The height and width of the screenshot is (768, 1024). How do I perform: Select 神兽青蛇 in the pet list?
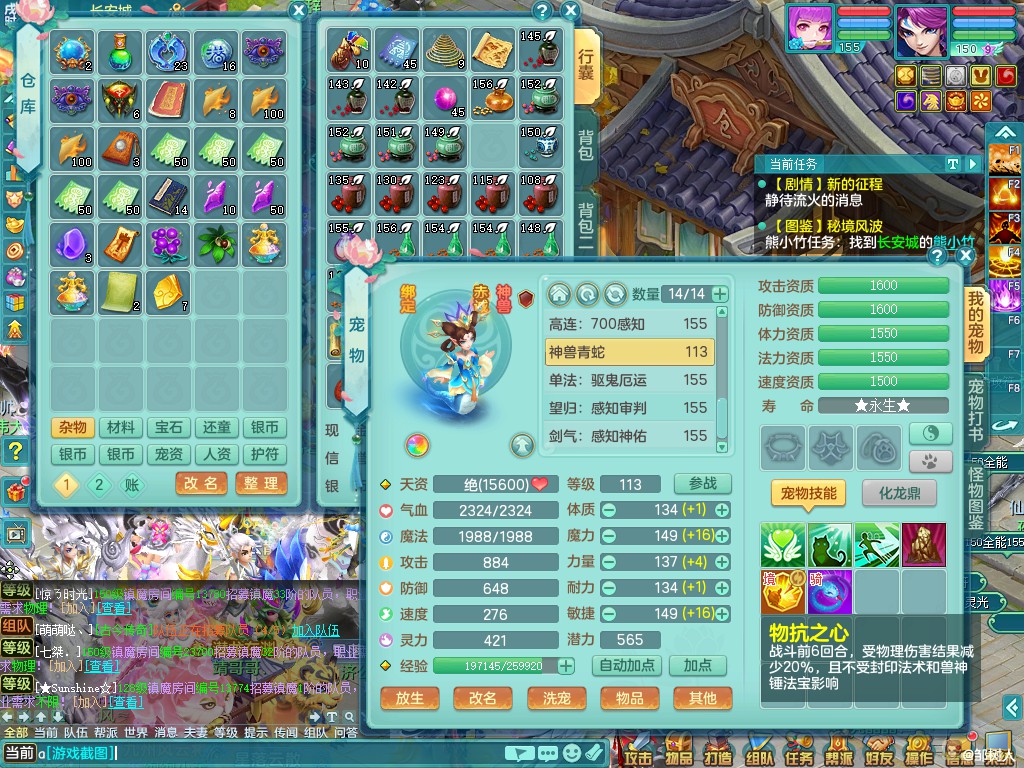point(628,352)
